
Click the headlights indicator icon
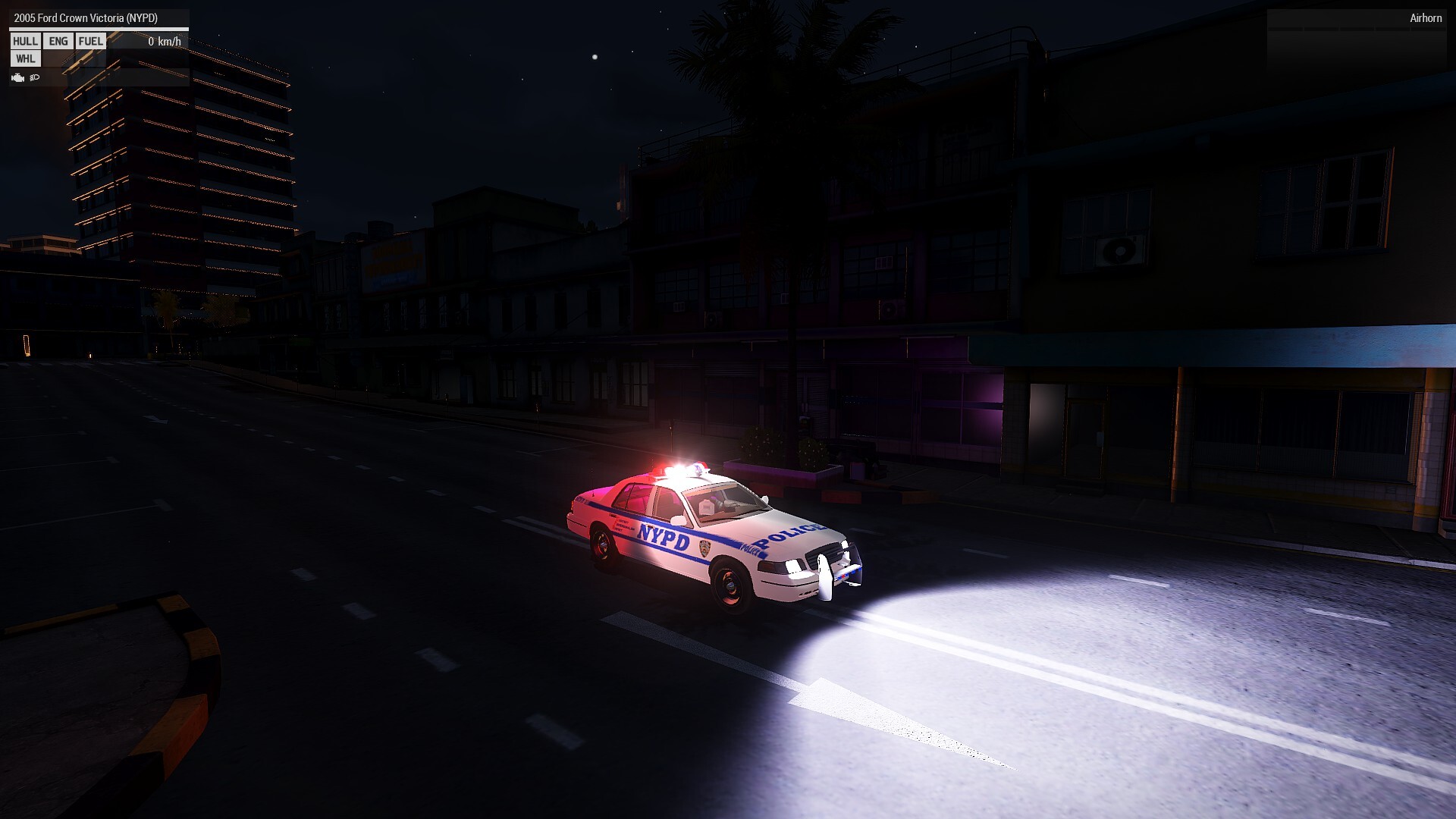pos(35,77)
